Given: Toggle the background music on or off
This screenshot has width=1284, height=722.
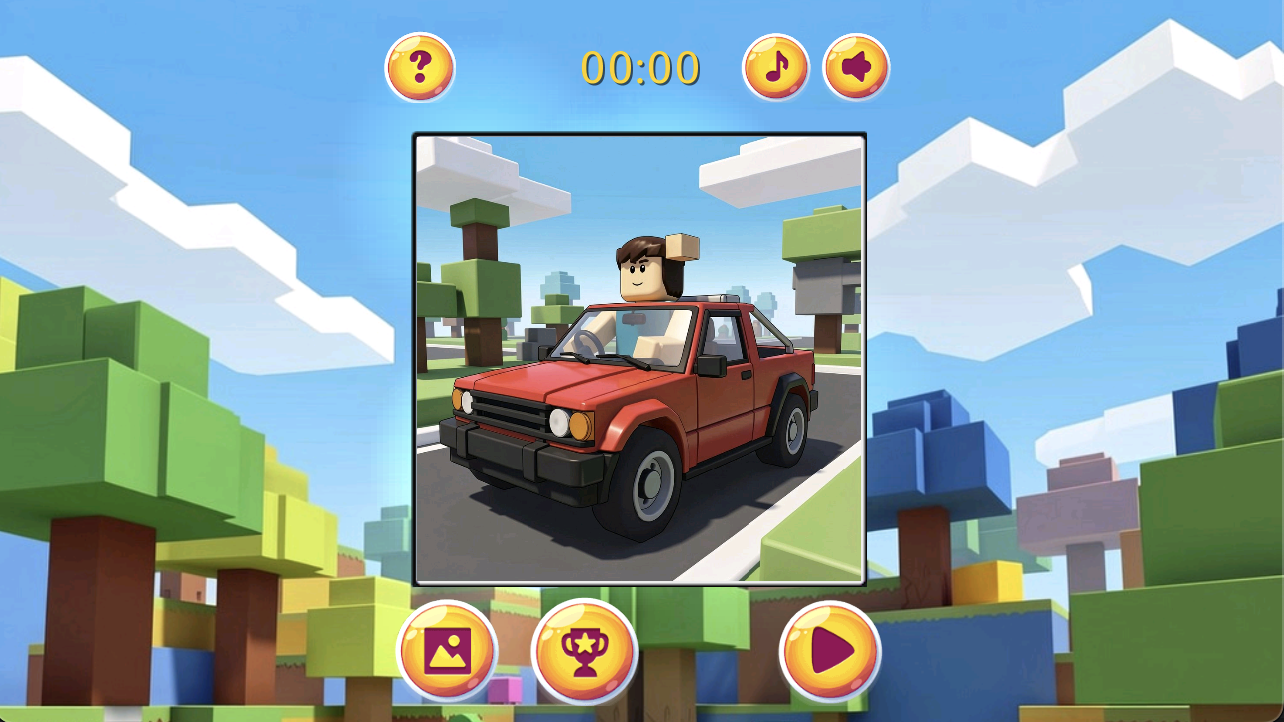Looking at the screenshot, I should point(775,66).
